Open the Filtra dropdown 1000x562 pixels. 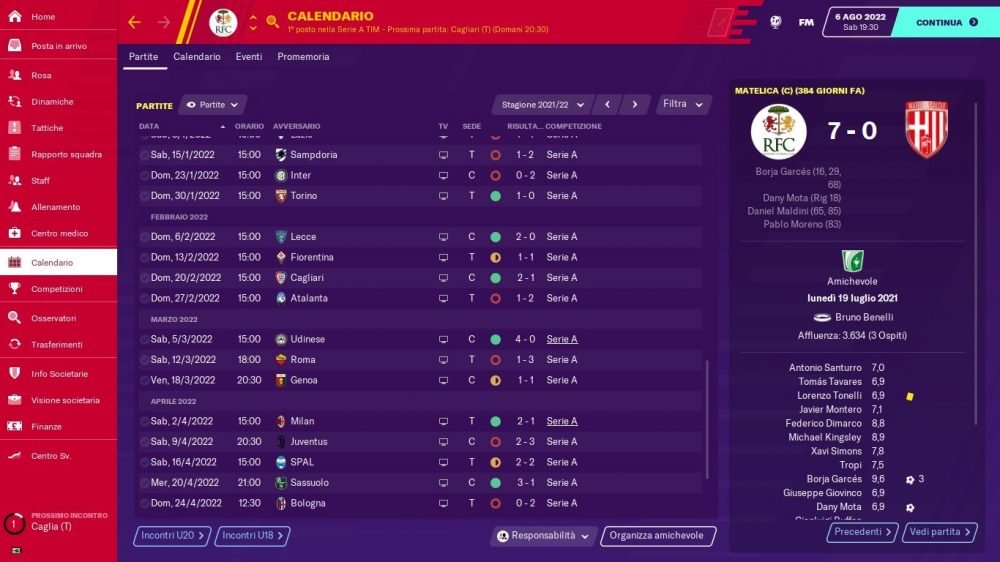coord(684,104)
